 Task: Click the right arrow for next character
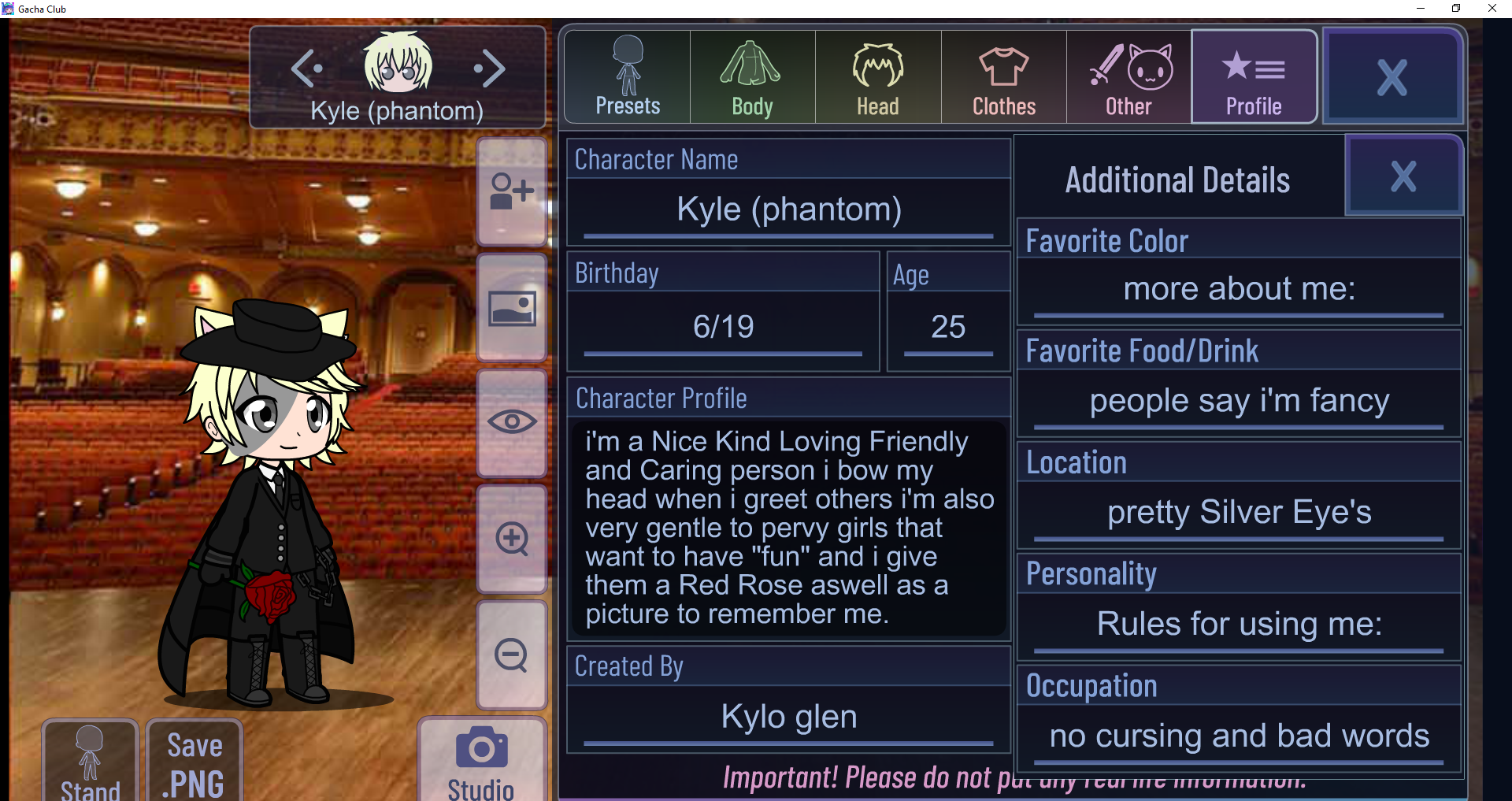(490, 69)
